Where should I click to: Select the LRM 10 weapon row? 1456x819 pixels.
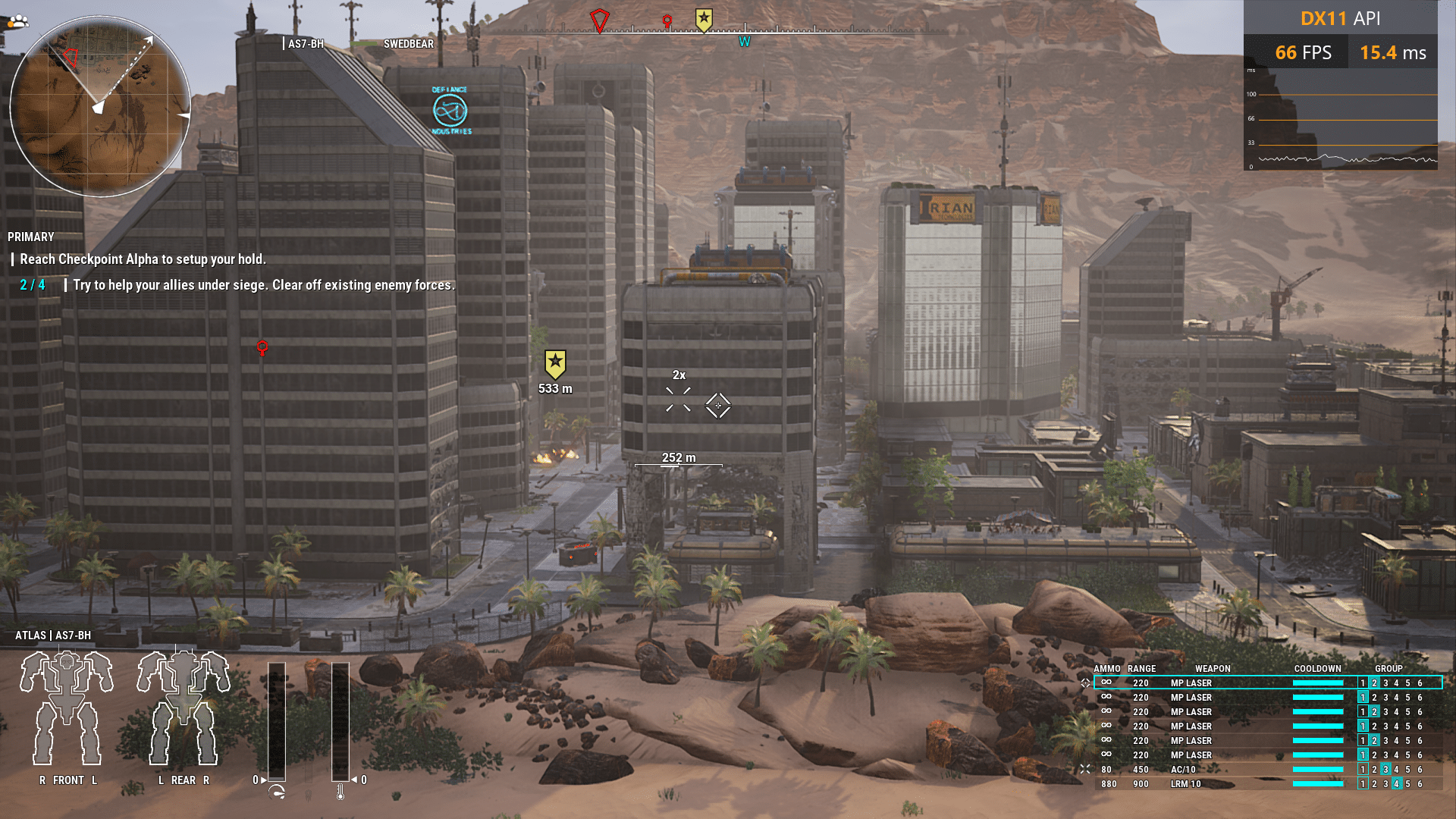1185,784
